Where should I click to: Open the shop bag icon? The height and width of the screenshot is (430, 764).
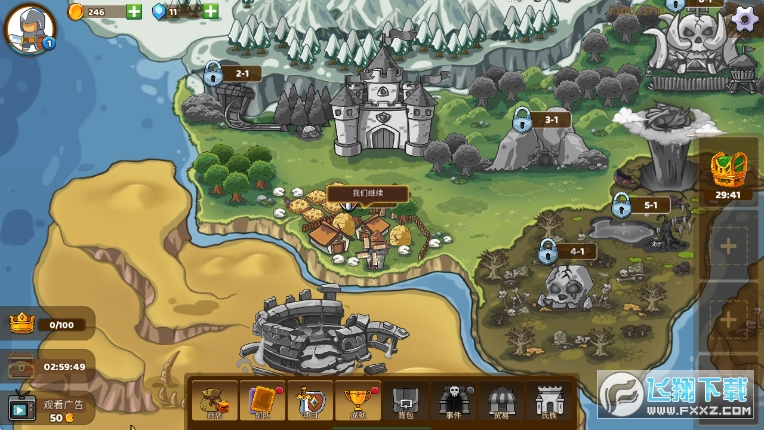[x=214, y=401]
